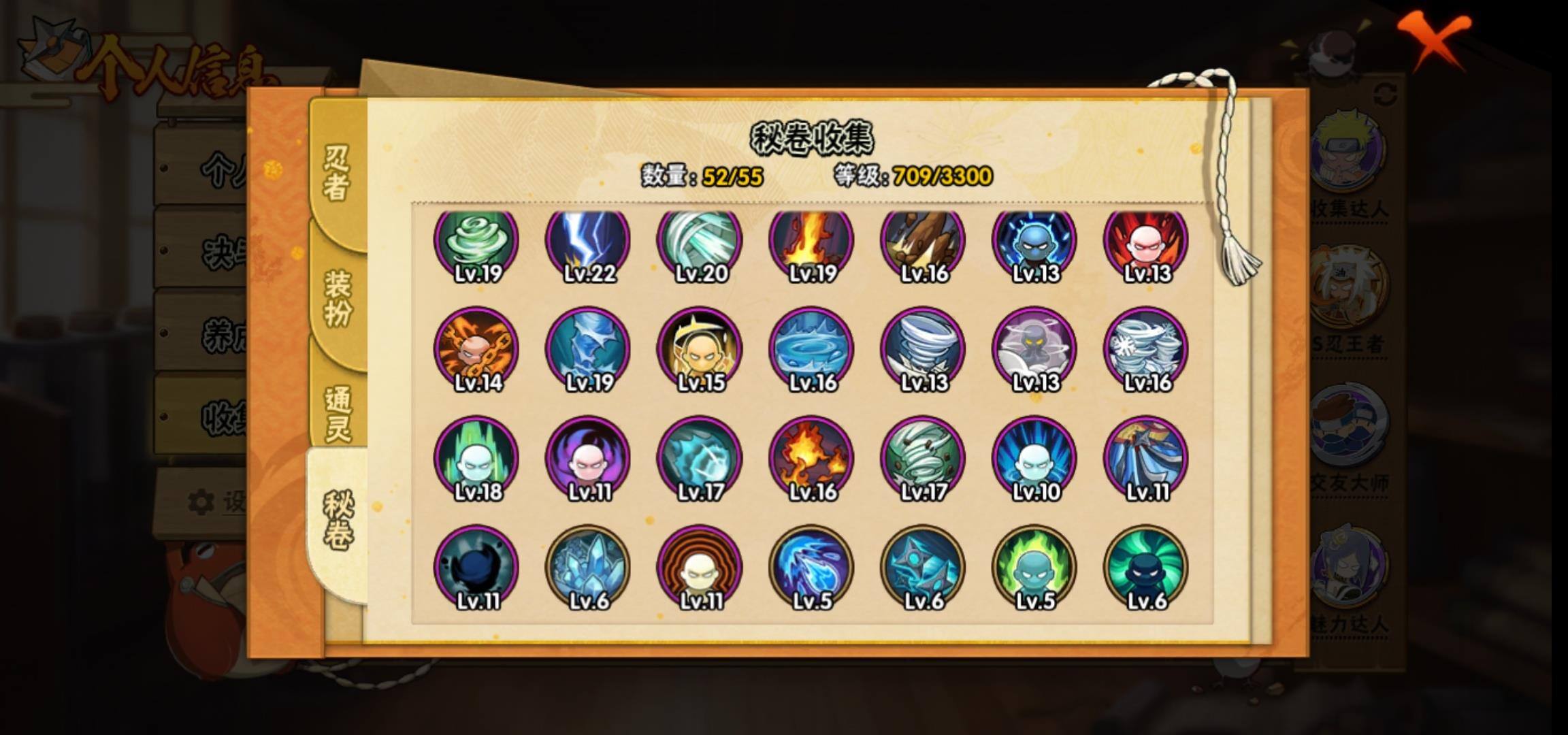Select the Lv.14 chained figure scroll
Screen dimensions: 1568x735
476,350
